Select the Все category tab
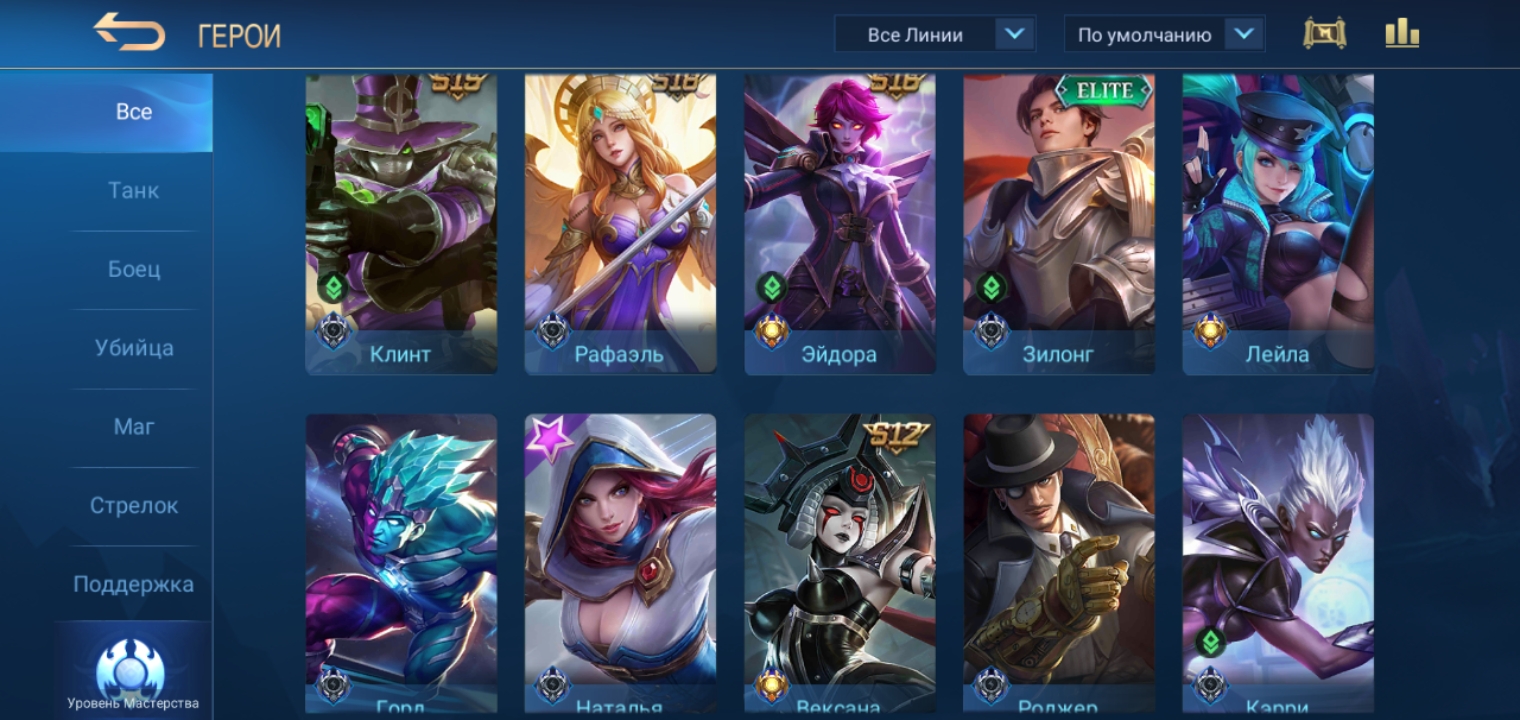Viewport: 1520px width, 720px height. tap(134, 112)
